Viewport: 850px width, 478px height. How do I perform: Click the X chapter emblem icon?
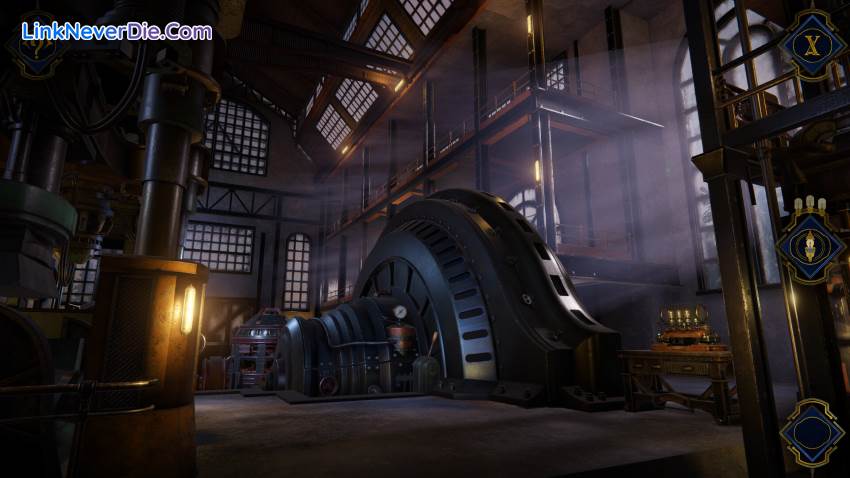click(x=812, y=43)
